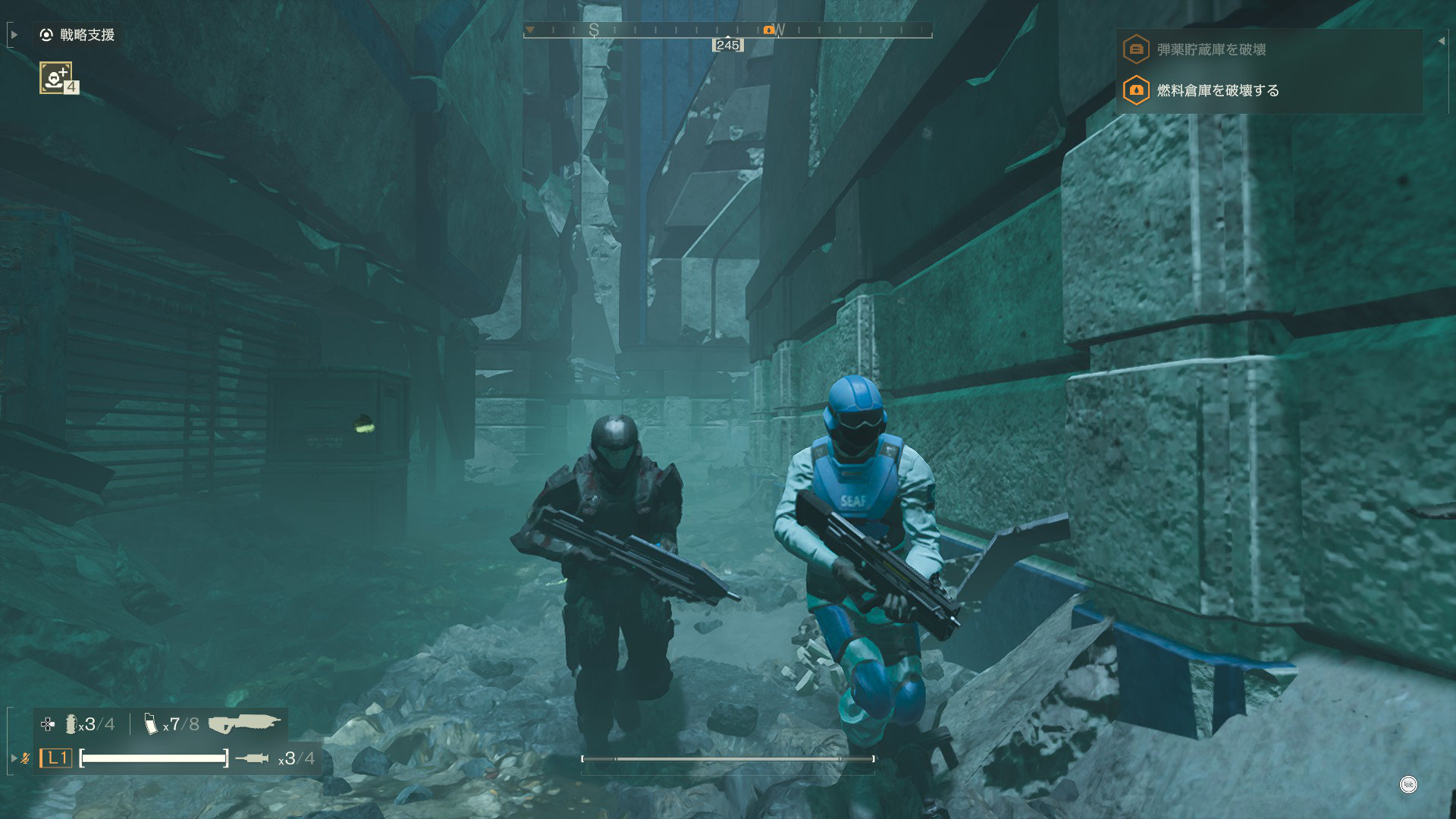The image size is (1456, 819).
Task: Select the assault rifle weapon icon
Action: (x=244, y=723)
